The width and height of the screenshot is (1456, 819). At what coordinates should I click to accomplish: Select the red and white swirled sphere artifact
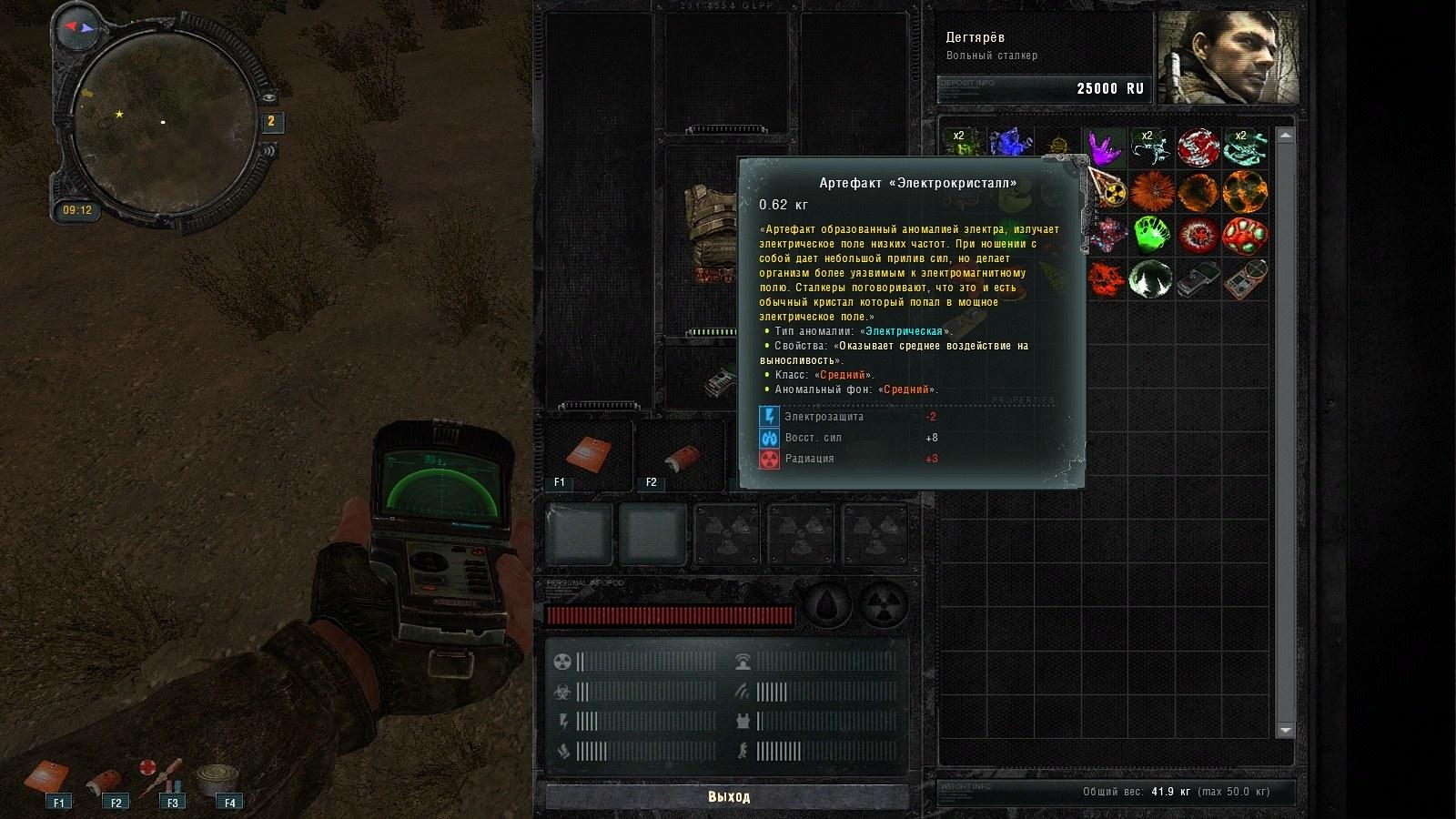click(x=1198, y=146)
